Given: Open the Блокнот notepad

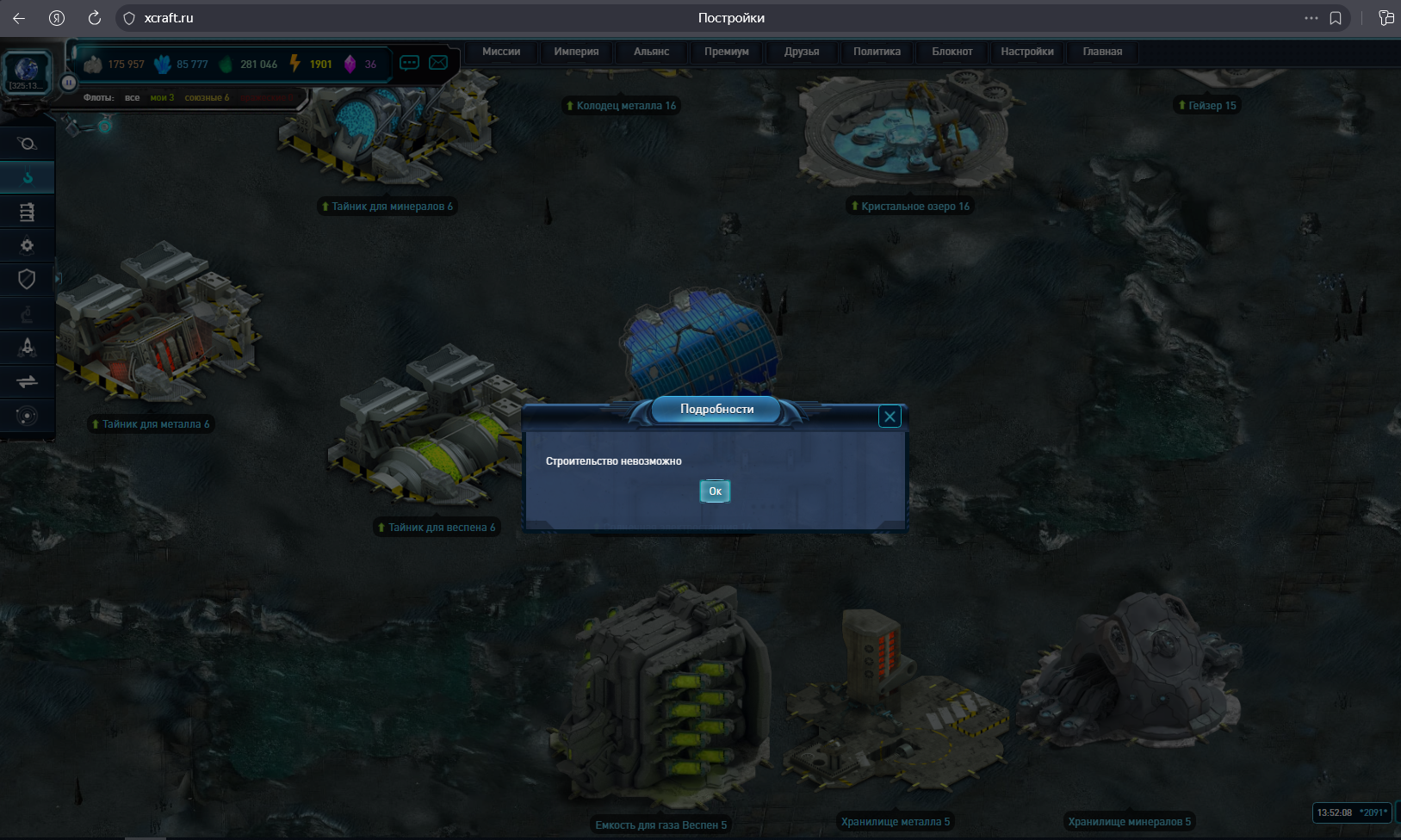Looking at the screenshot, I should click(952, 52).
